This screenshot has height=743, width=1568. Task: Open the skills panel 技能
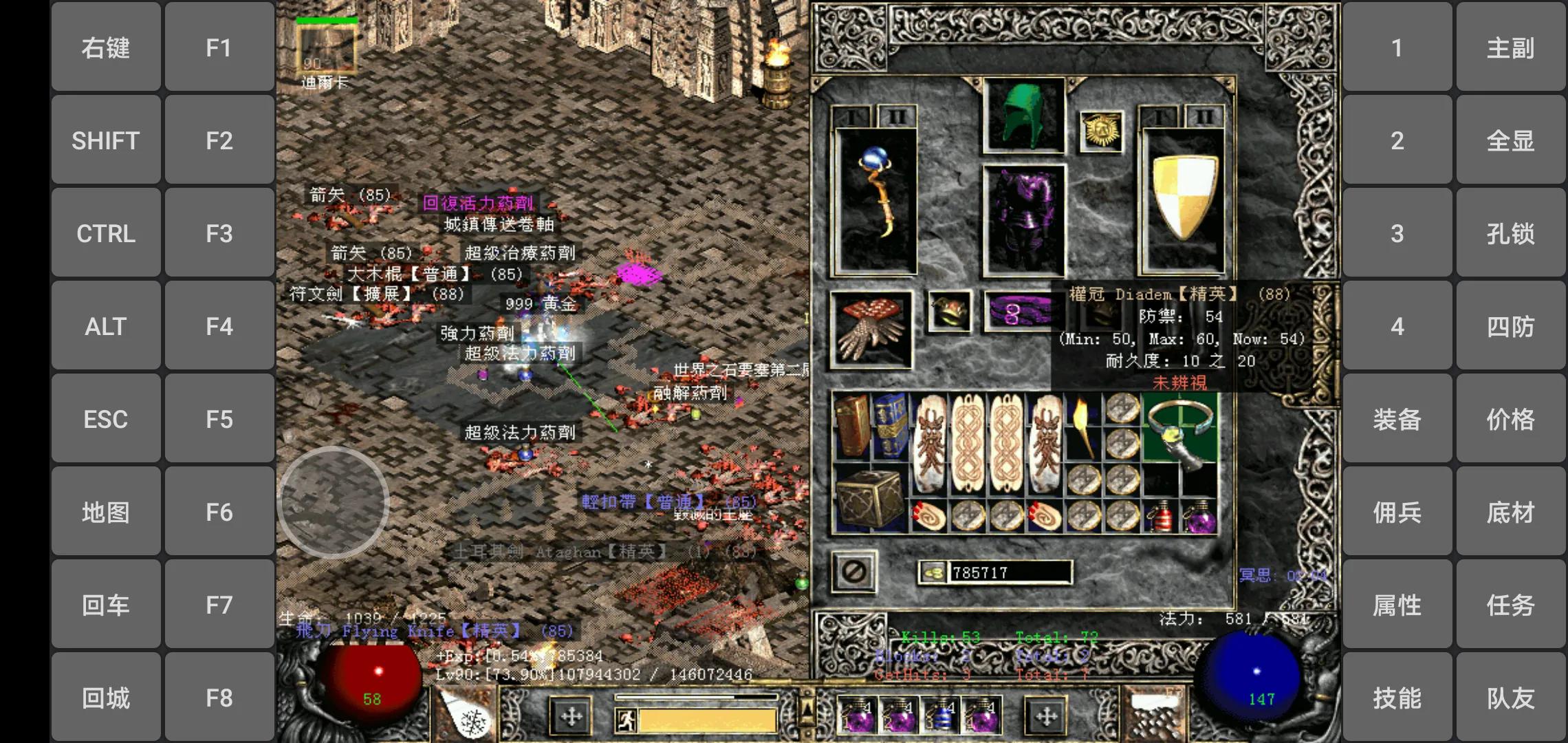1397,698
